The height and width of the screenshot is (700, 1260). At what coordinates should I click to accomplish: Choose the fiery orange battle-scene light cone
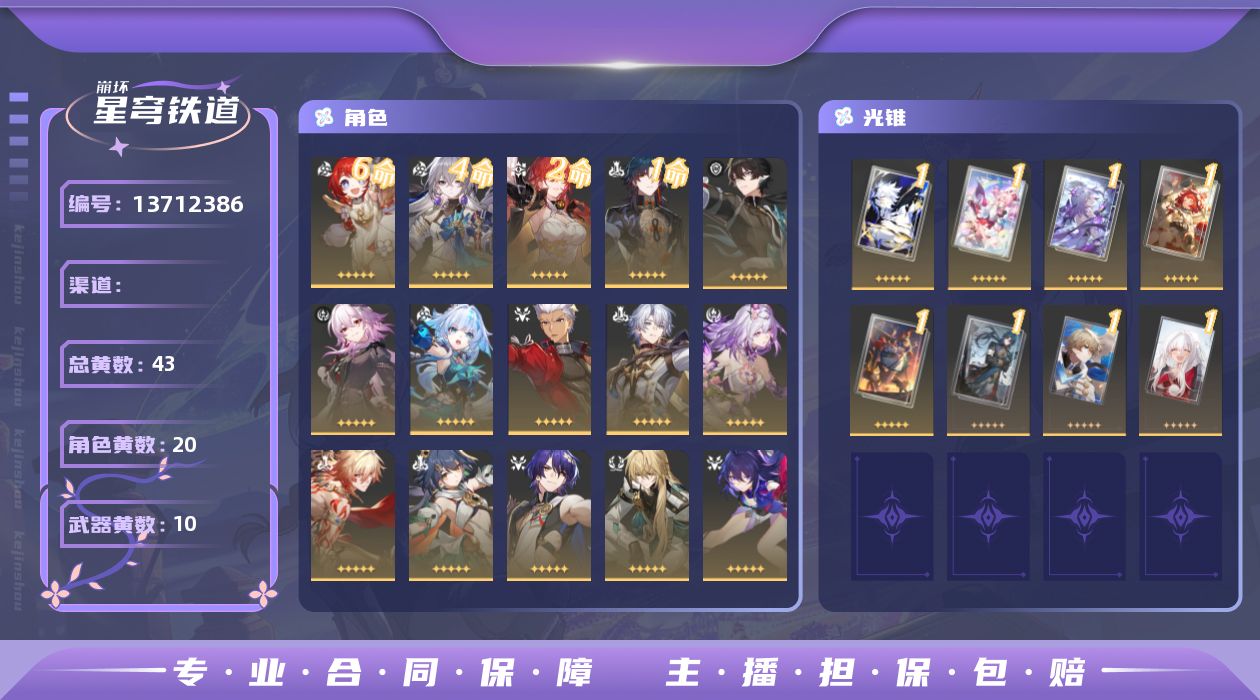pyautogui.click(x=892, y=369)
